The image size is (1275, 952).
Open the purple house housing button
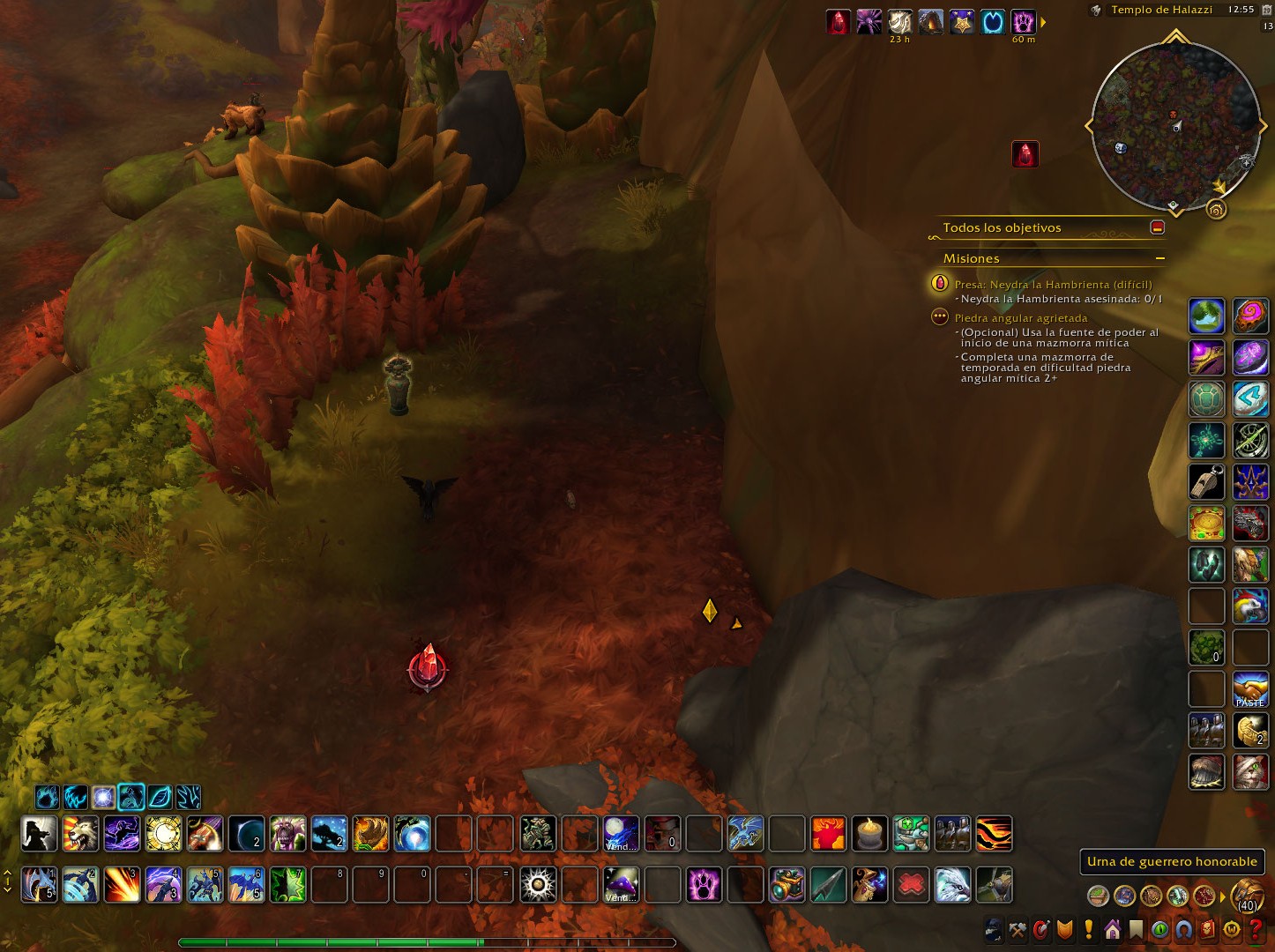(x=1112, y=930)
